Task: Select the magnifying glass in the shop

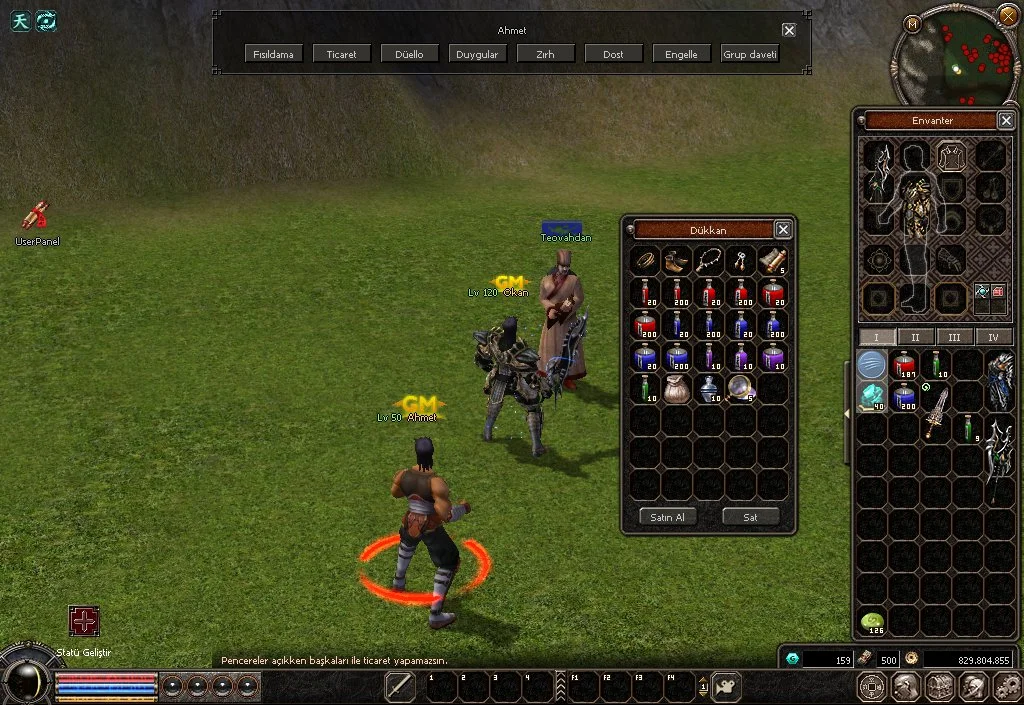Action: [740, 388]
